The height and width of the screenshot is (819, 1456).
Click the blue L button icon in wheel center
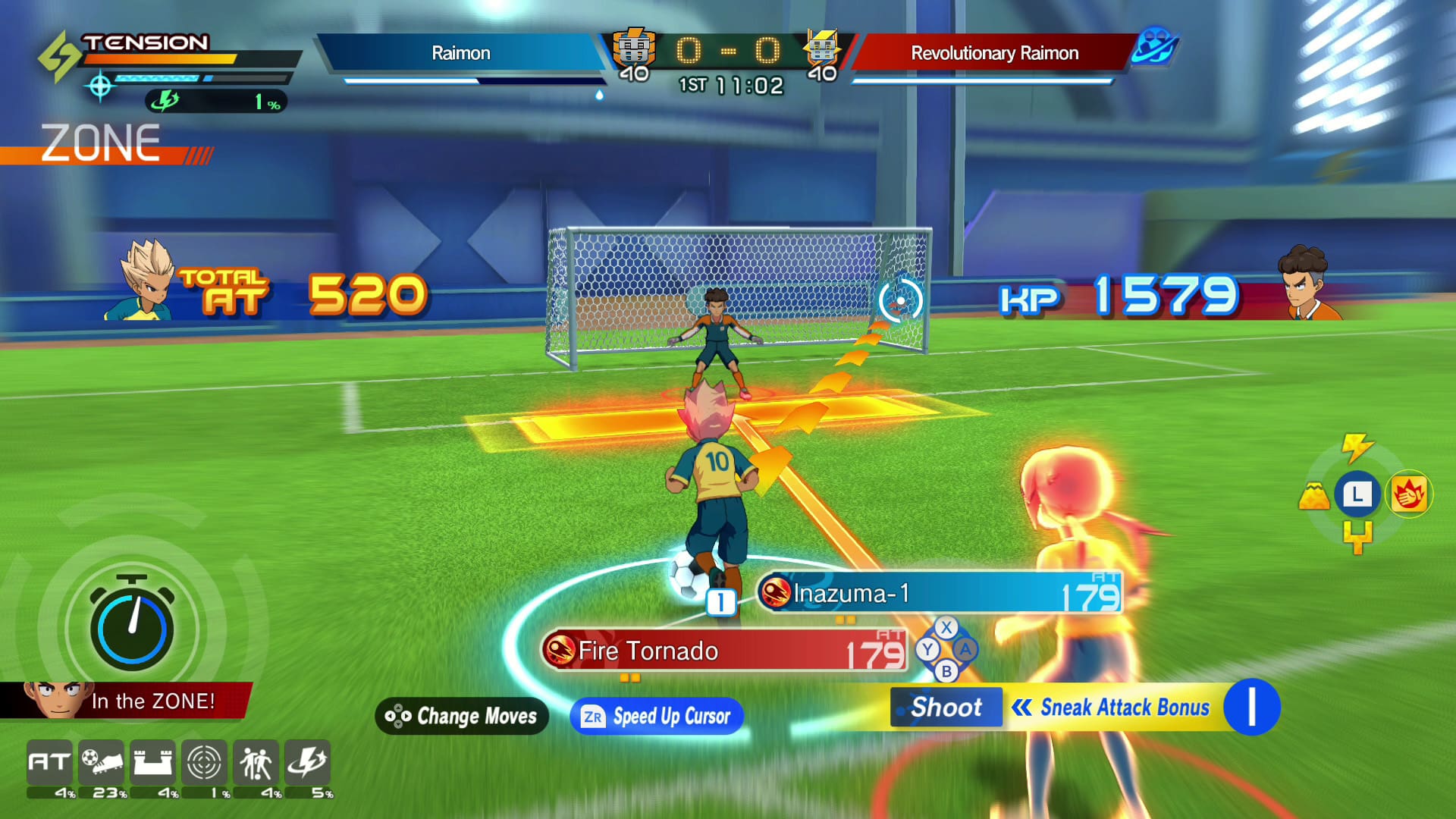tap(1359, 494)
